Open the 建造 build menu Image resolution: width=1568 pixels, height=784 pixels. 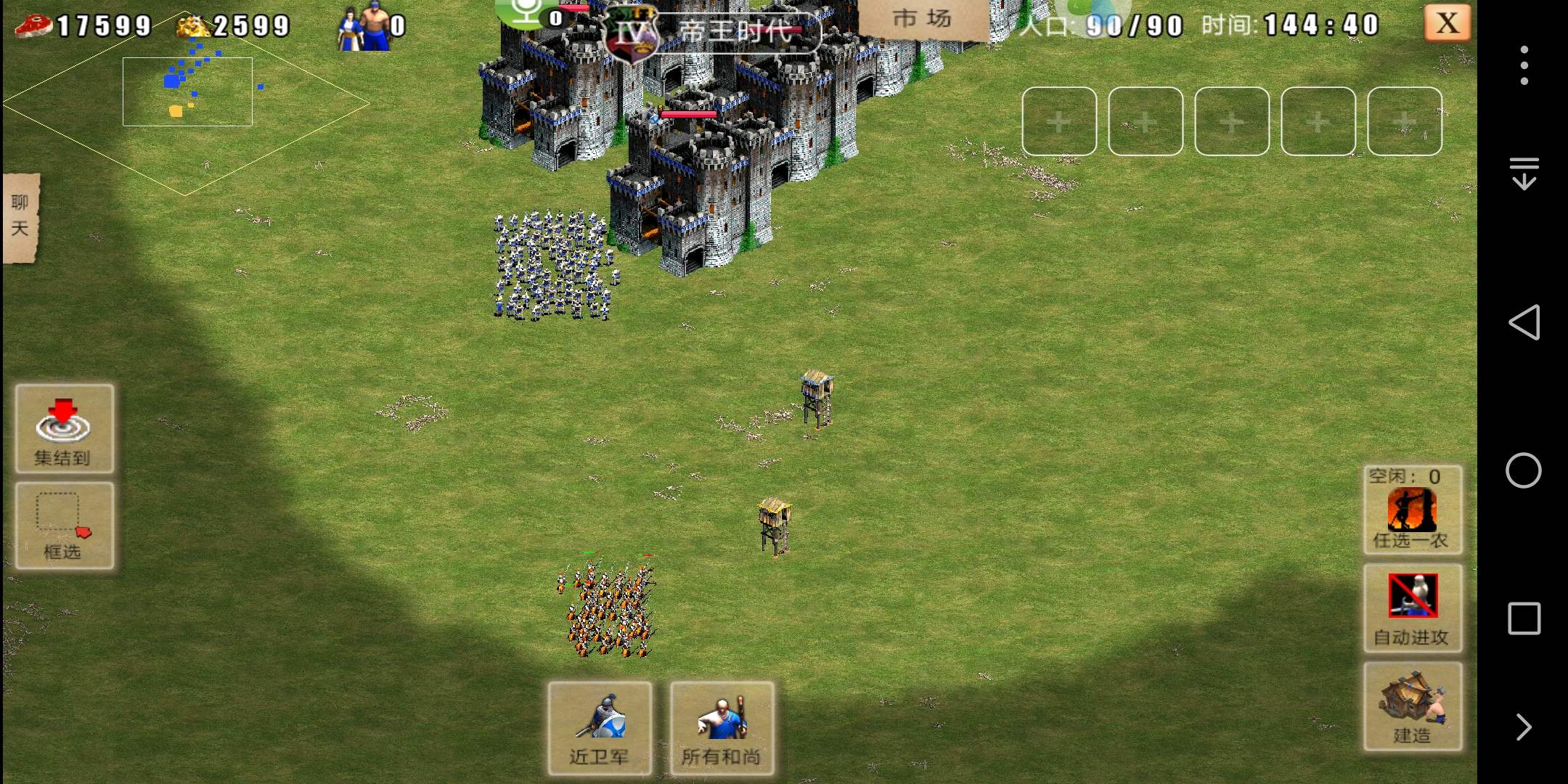coord(1412,706)
